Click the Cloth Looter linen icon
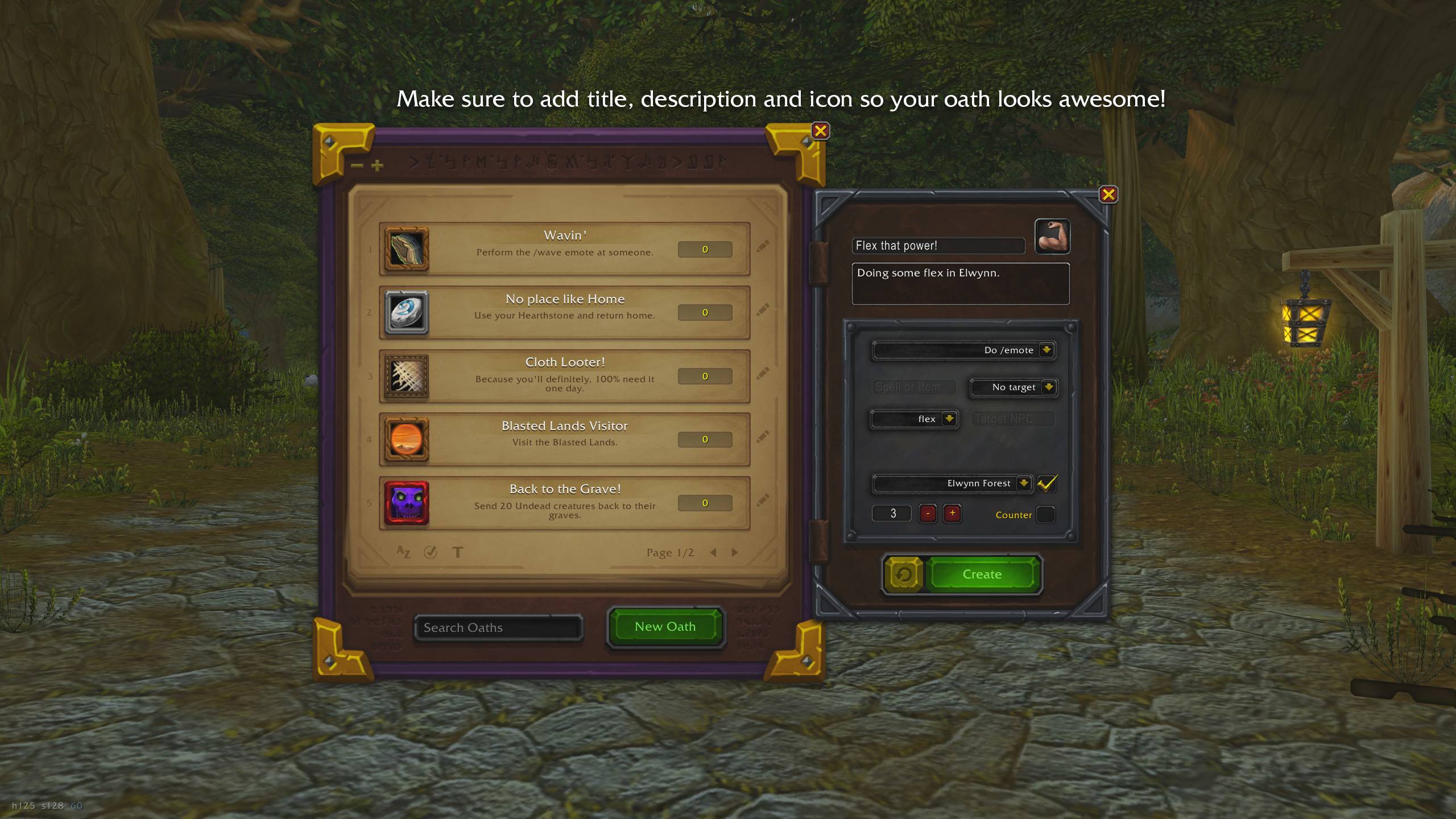Image resolution: width=1456 pixels, height=819 pixels. (x=406, y=376)
